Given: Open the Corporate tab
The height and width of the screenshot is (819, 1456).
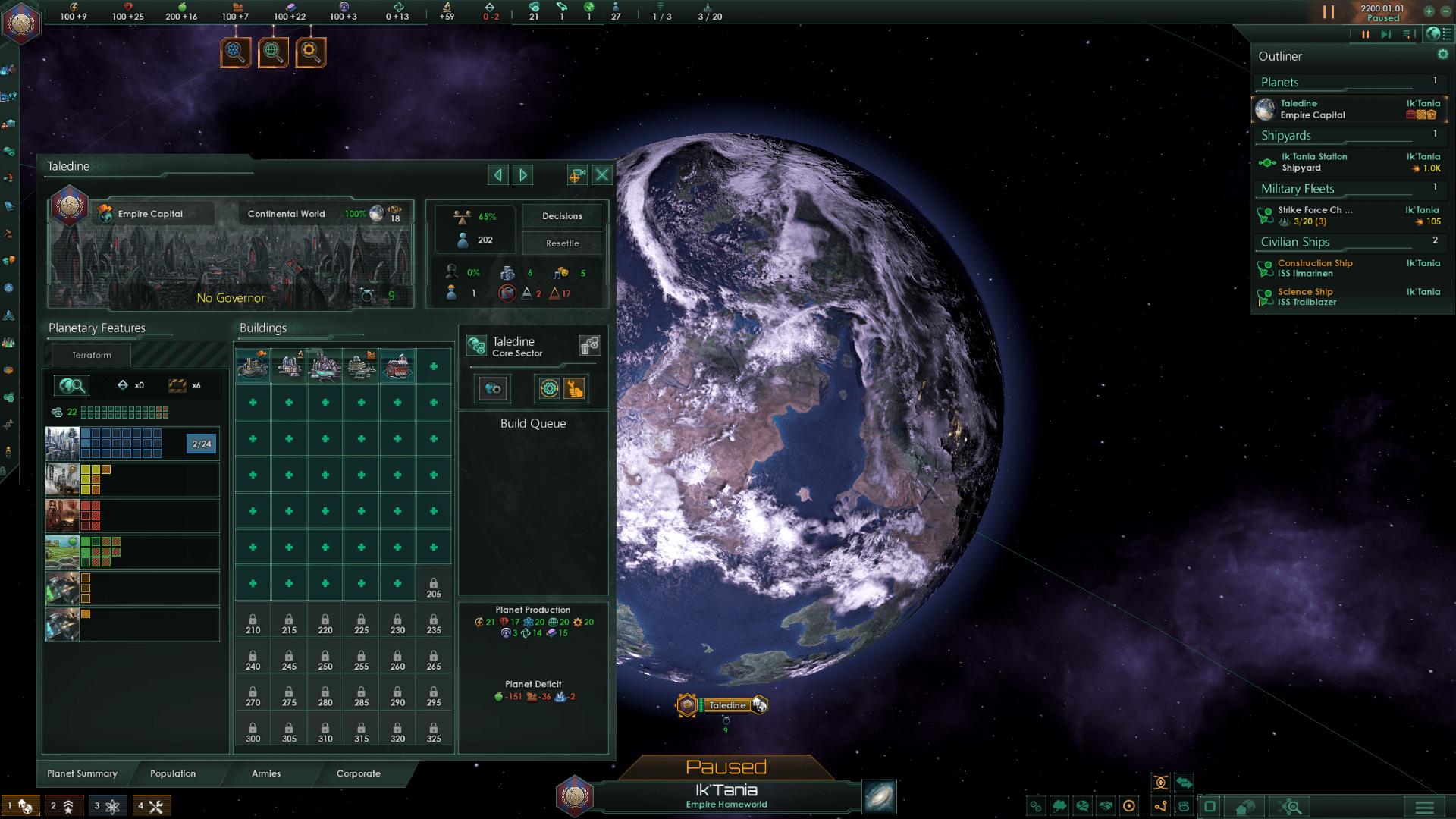Looking at the screenshot, I should point(359,773).
